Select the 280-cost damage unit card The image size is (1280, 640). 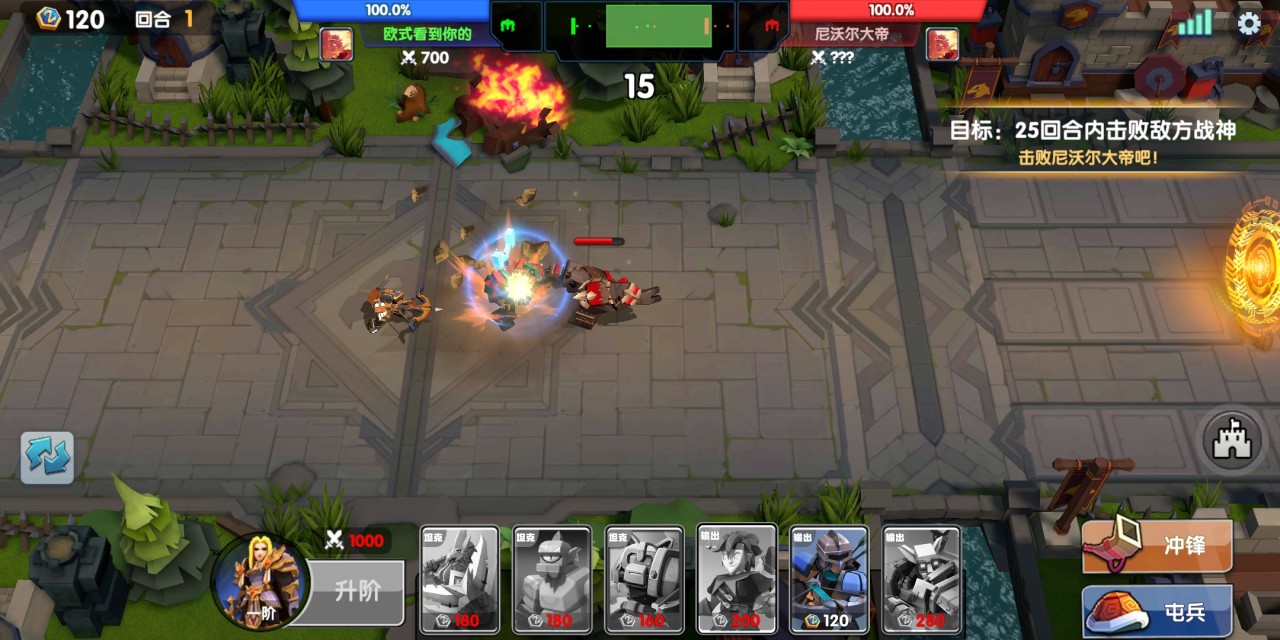pyautogui.click(x=921, y=580)
